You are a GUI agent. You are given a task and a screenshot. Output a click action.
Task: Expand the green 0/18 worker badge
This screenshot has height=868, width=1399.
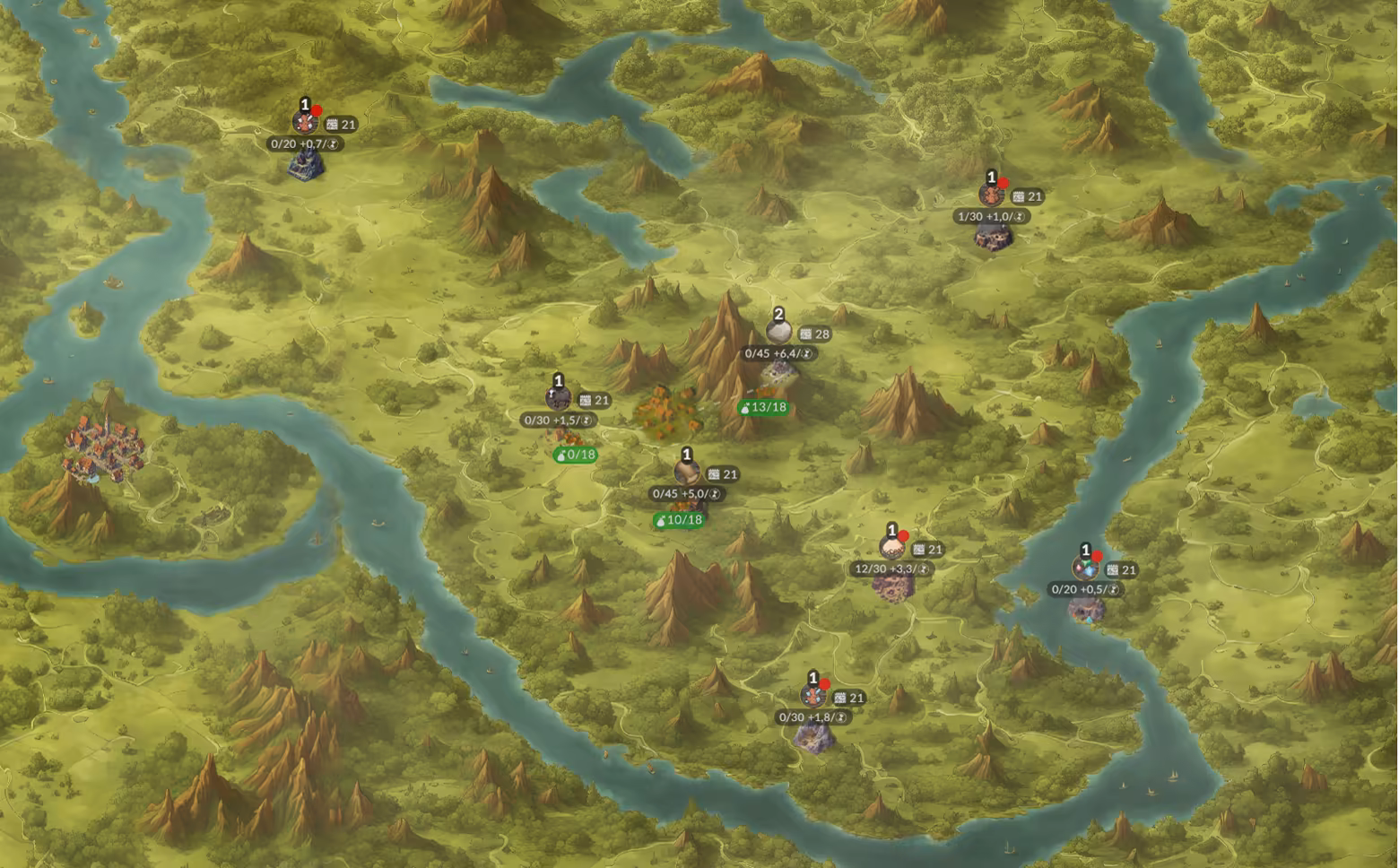(573, 453)
